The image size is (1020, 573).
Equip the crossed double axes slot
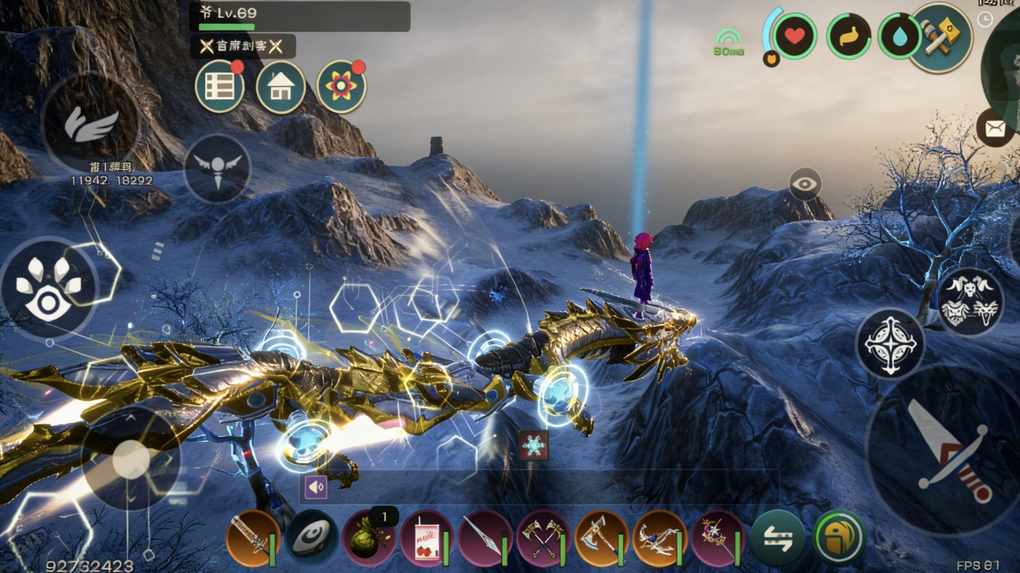(x=543, y=538)
